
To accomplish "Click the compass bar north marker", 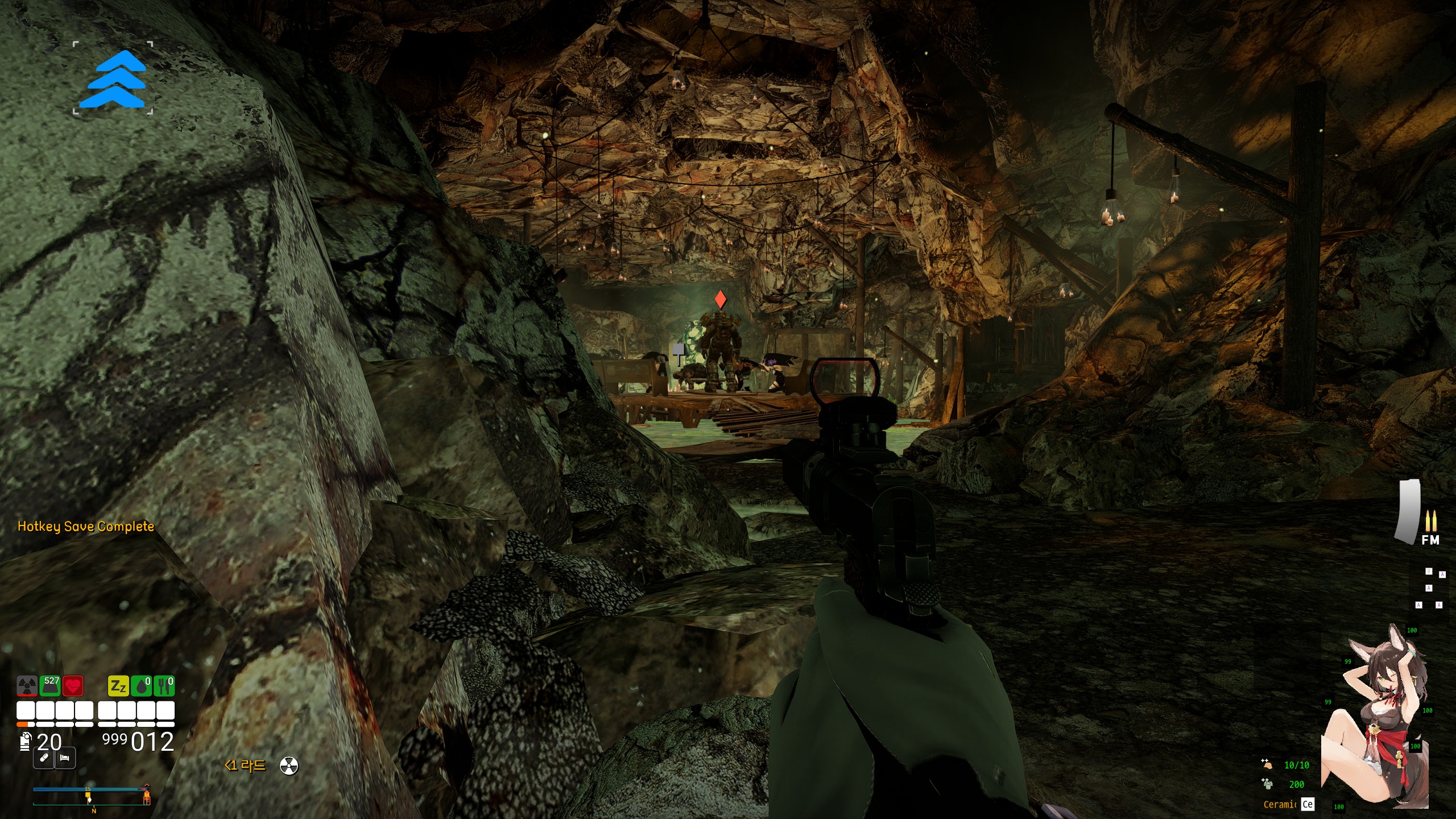I will pyautogui.click(x=94, y=810).
